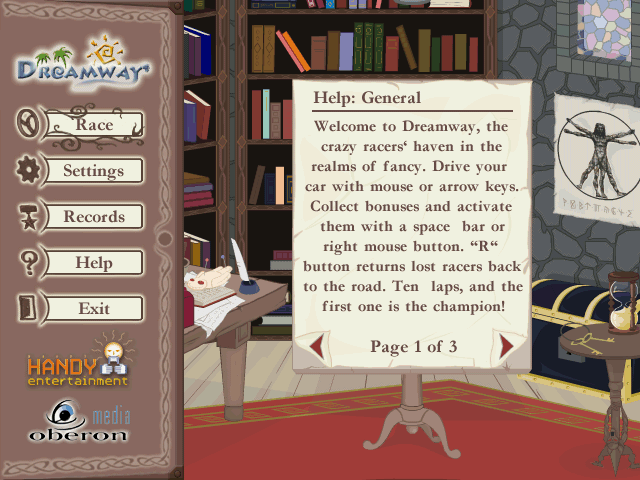View the Records screen

(x=94, y=217)
